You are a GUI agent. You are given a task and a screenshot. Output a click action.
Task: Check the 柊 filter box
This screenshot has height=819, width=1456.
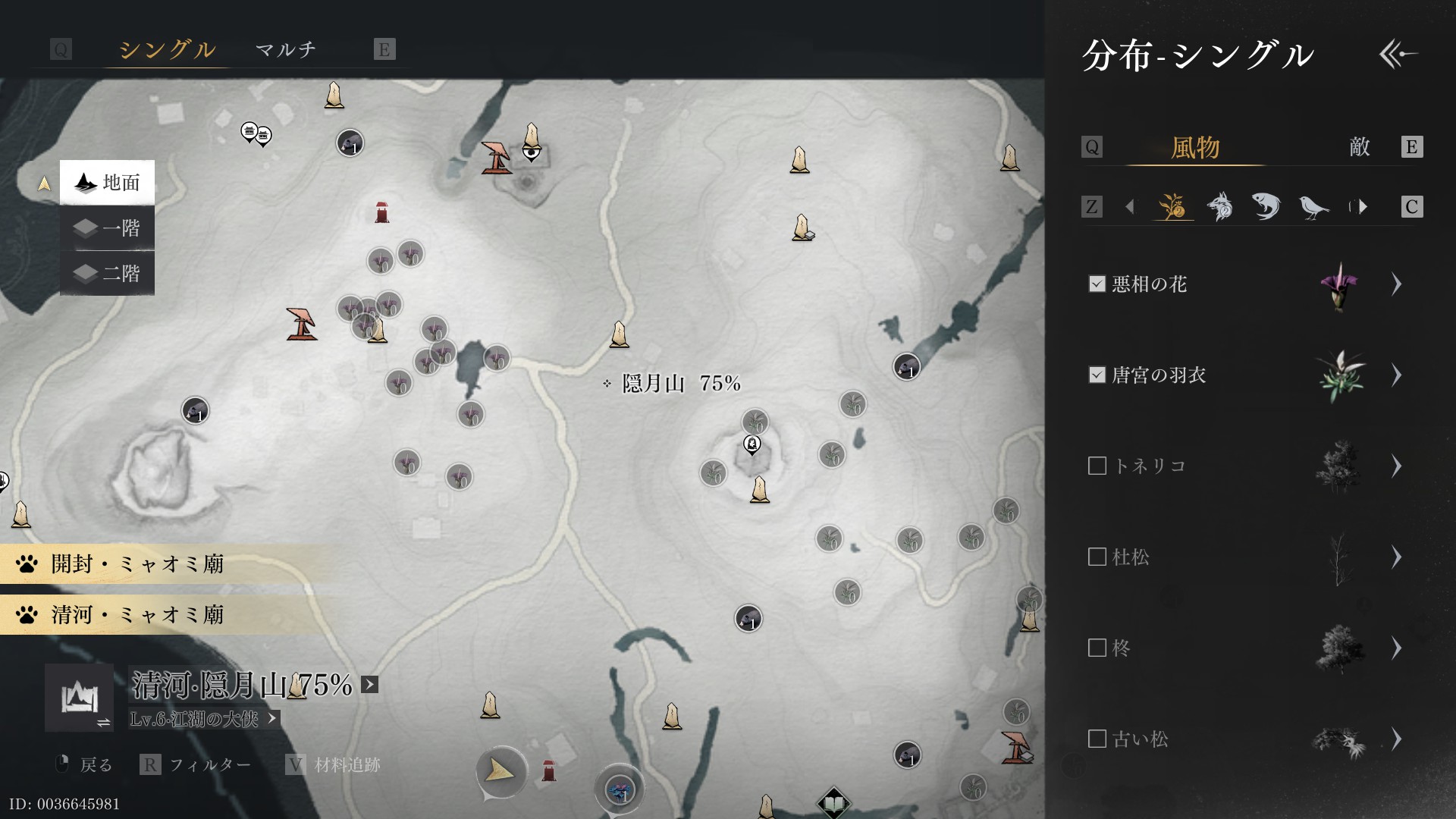tap(1097, 648)
